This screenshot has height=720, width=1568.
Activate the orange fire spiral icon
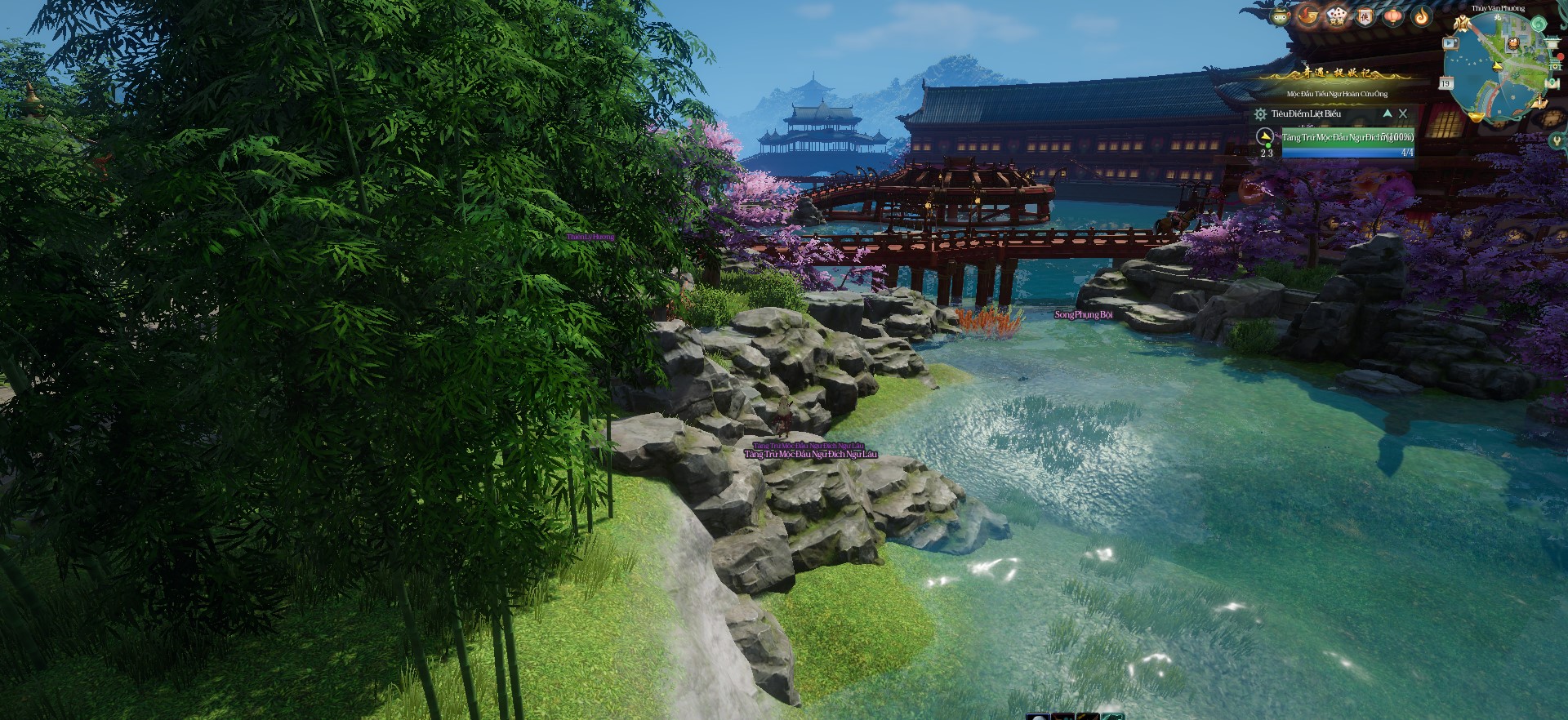click(1422, 16)
